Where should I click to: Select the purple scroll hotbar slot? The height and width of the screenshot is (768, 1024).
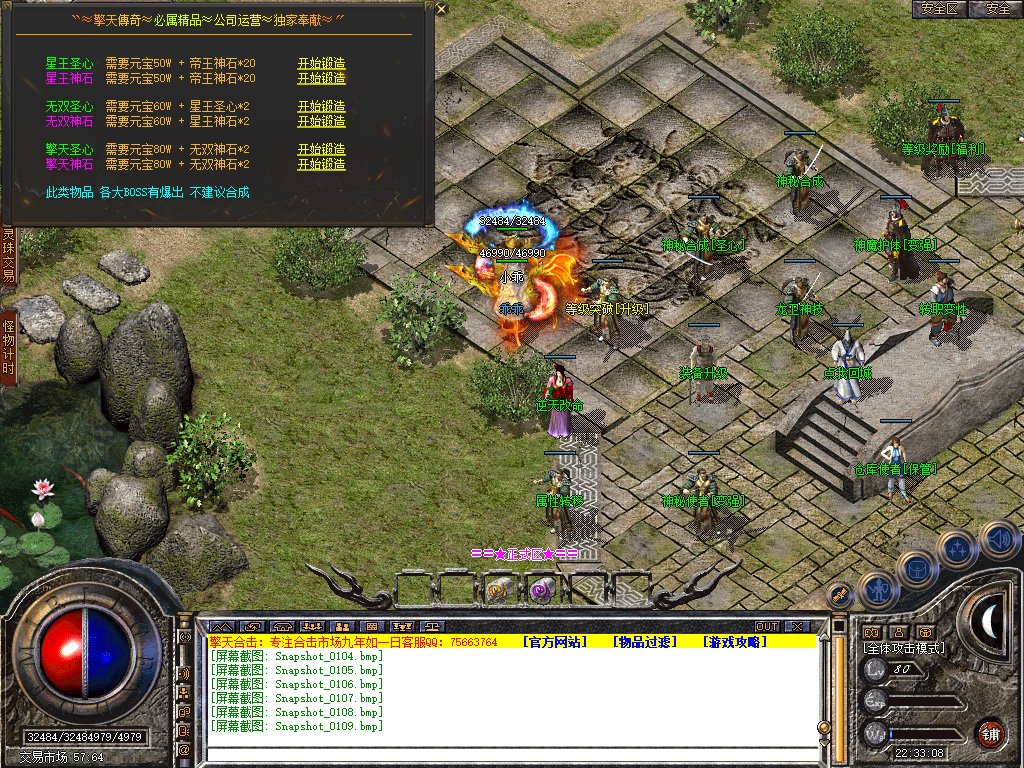(541, 591)
